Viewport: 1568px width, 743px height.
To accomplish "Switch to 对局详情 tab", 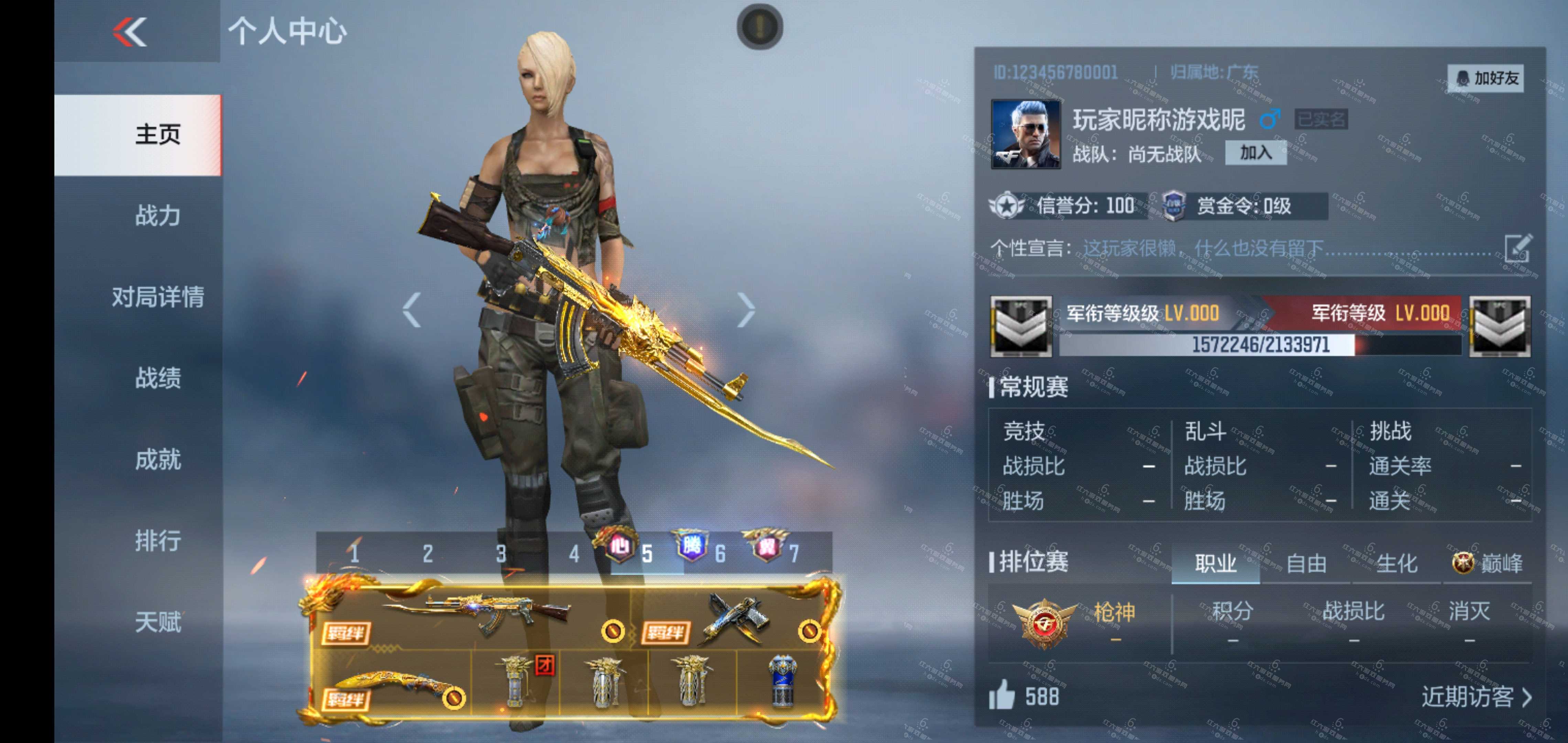I will [157, 297].
